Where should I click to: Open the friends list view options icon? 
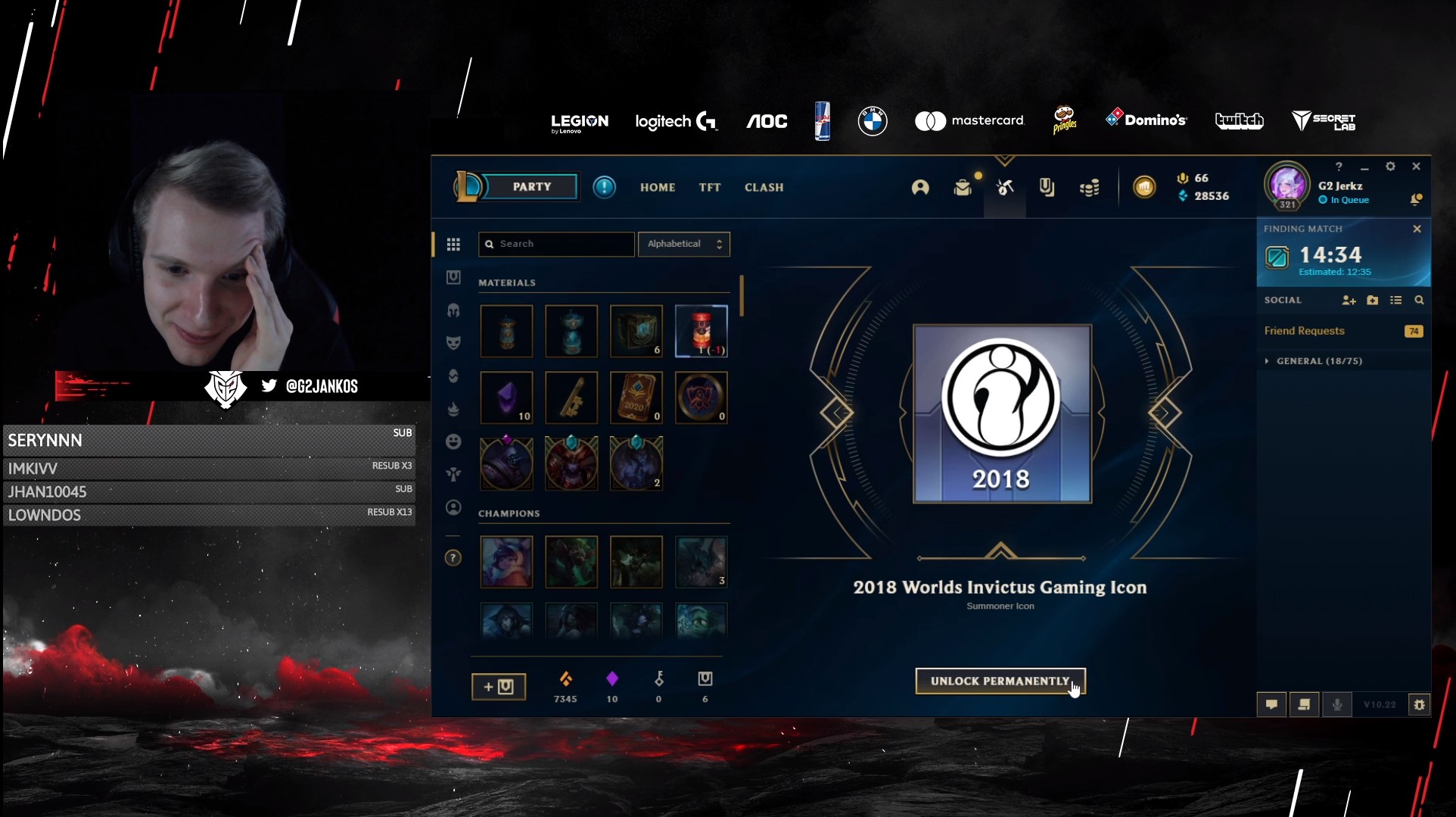pyautogui.click(x=1396, y=300)
